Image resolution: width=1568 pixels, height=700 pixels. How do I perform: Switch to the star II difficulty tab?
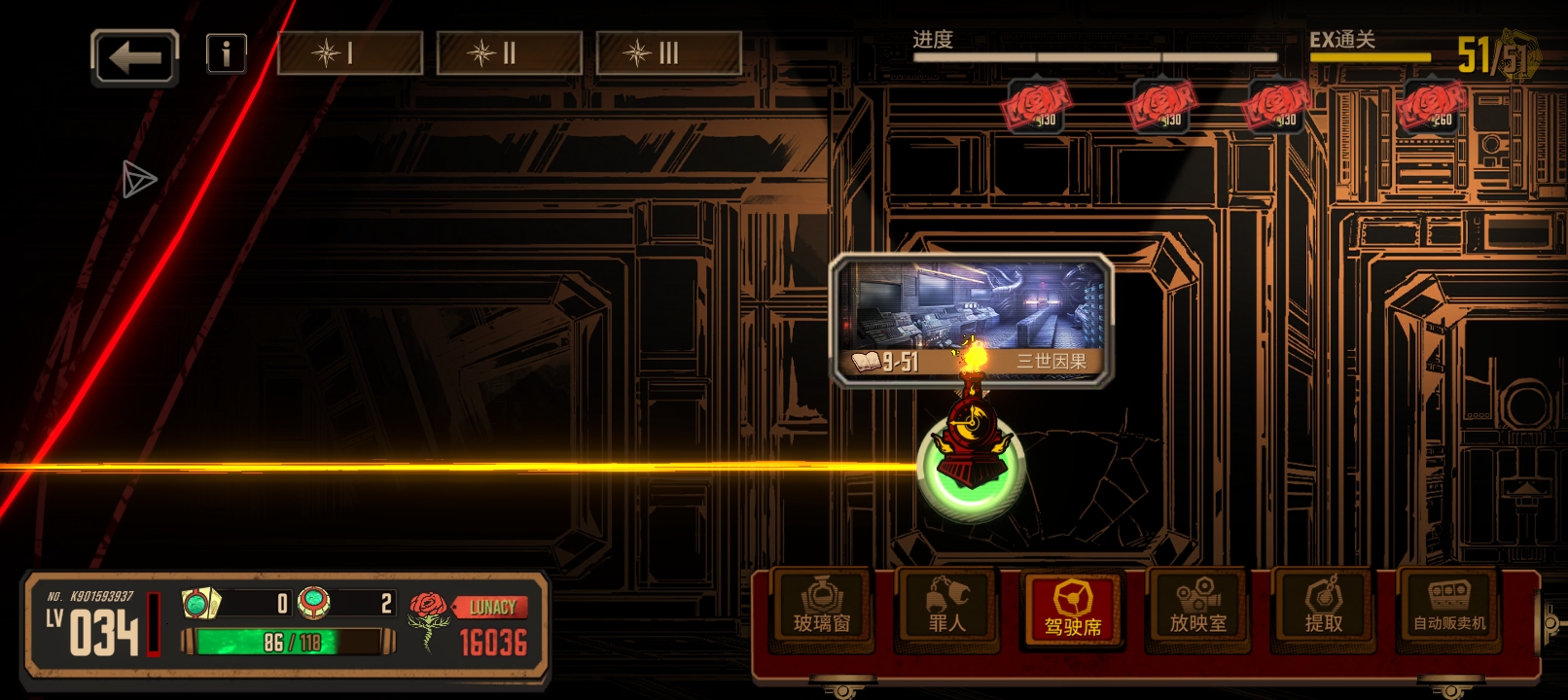pos(509,53)
